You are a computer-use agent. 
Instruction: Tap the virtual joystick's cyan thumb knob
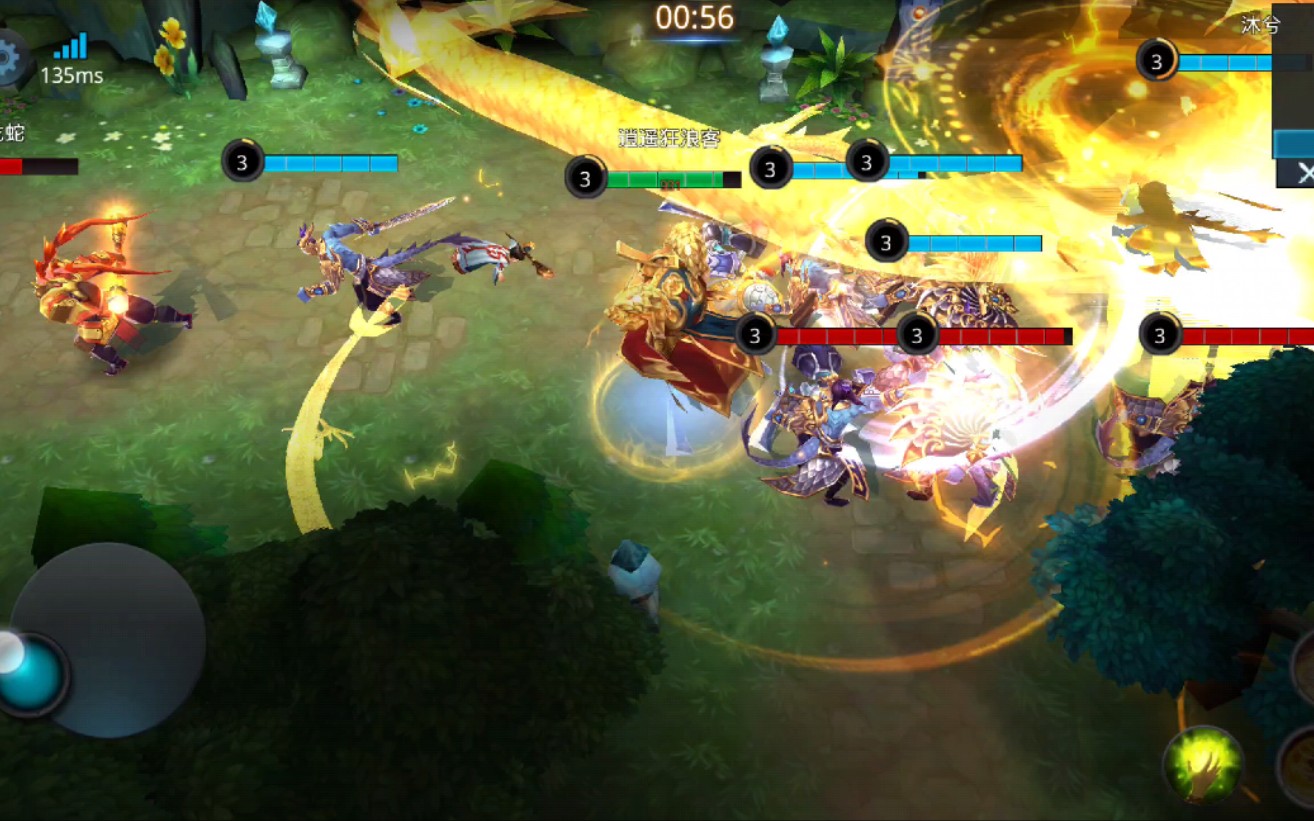click(x=32, y=673)
